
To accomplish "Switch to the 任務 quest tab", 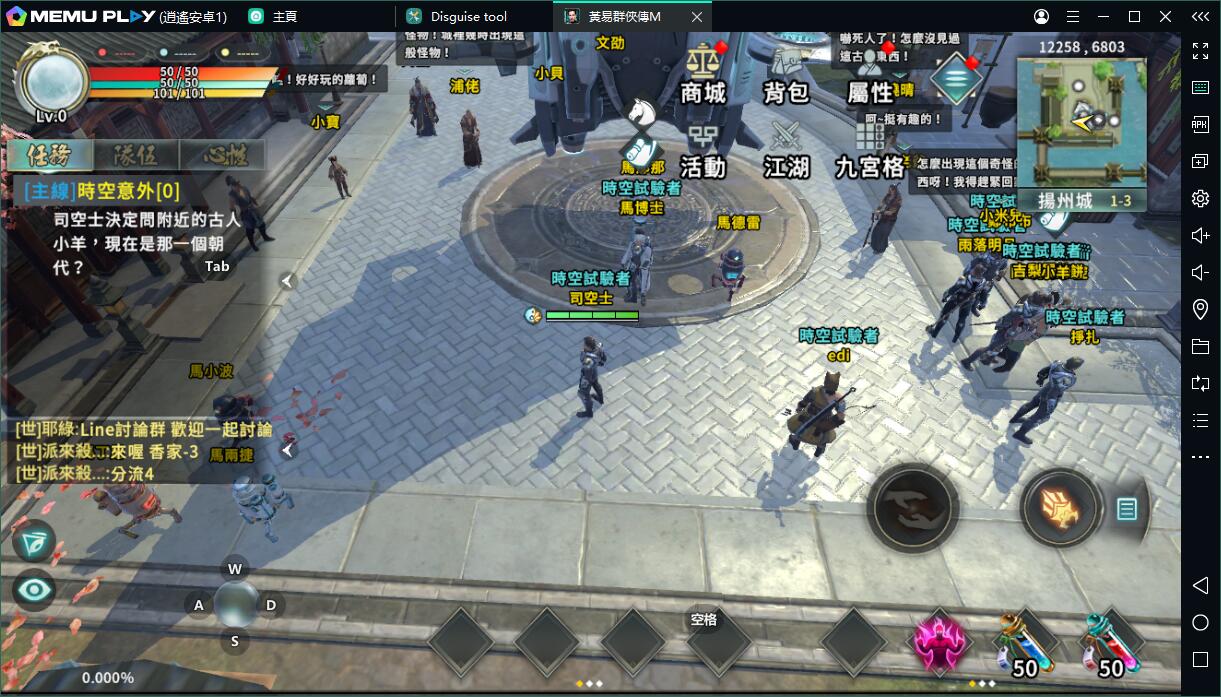I will click(x=50, y=155).
